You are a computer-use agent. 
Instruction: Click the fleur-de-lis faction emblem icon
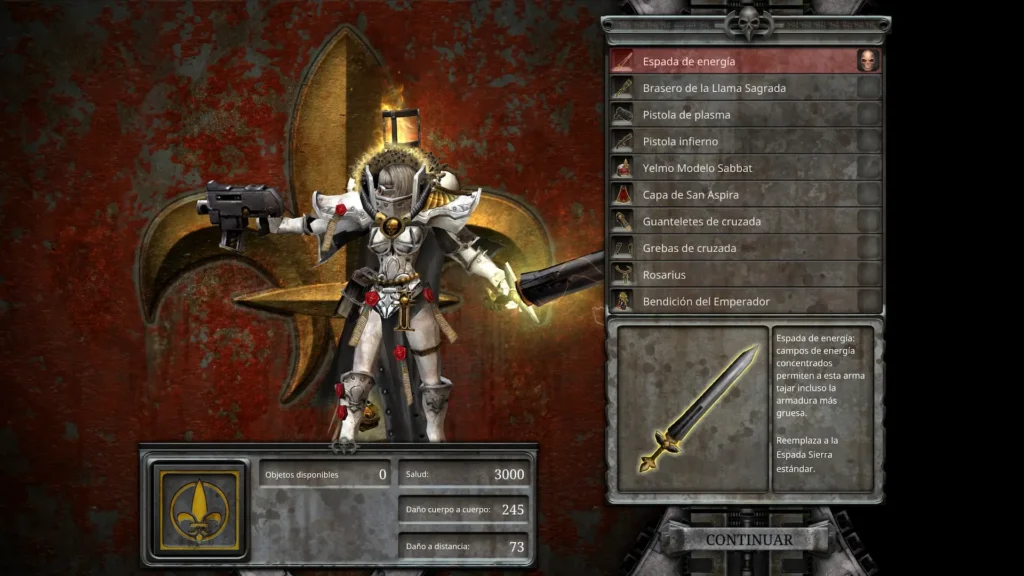point(198,509)
